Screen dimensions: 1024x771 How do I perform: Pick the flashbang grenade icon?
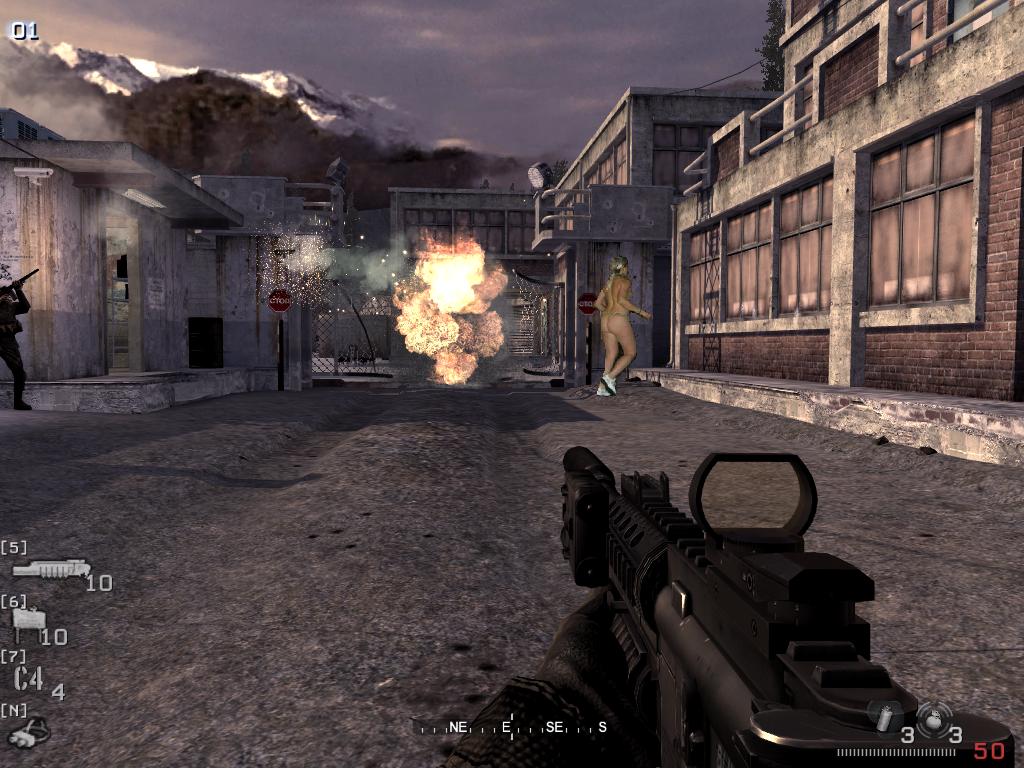tap(884, 716)
